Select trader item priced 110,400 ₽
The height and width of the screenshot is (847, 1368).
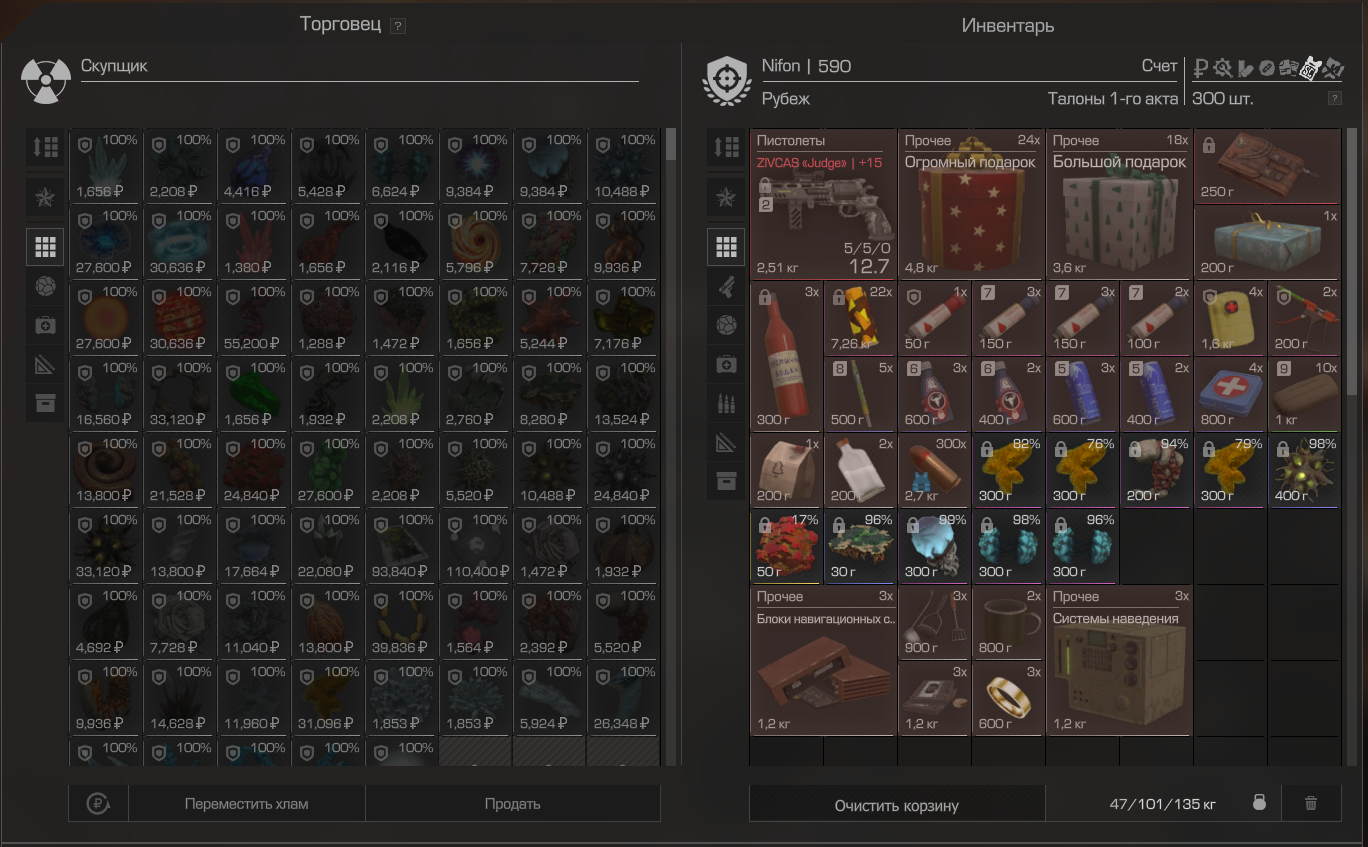pyautogui.click(x=476, y=547)
